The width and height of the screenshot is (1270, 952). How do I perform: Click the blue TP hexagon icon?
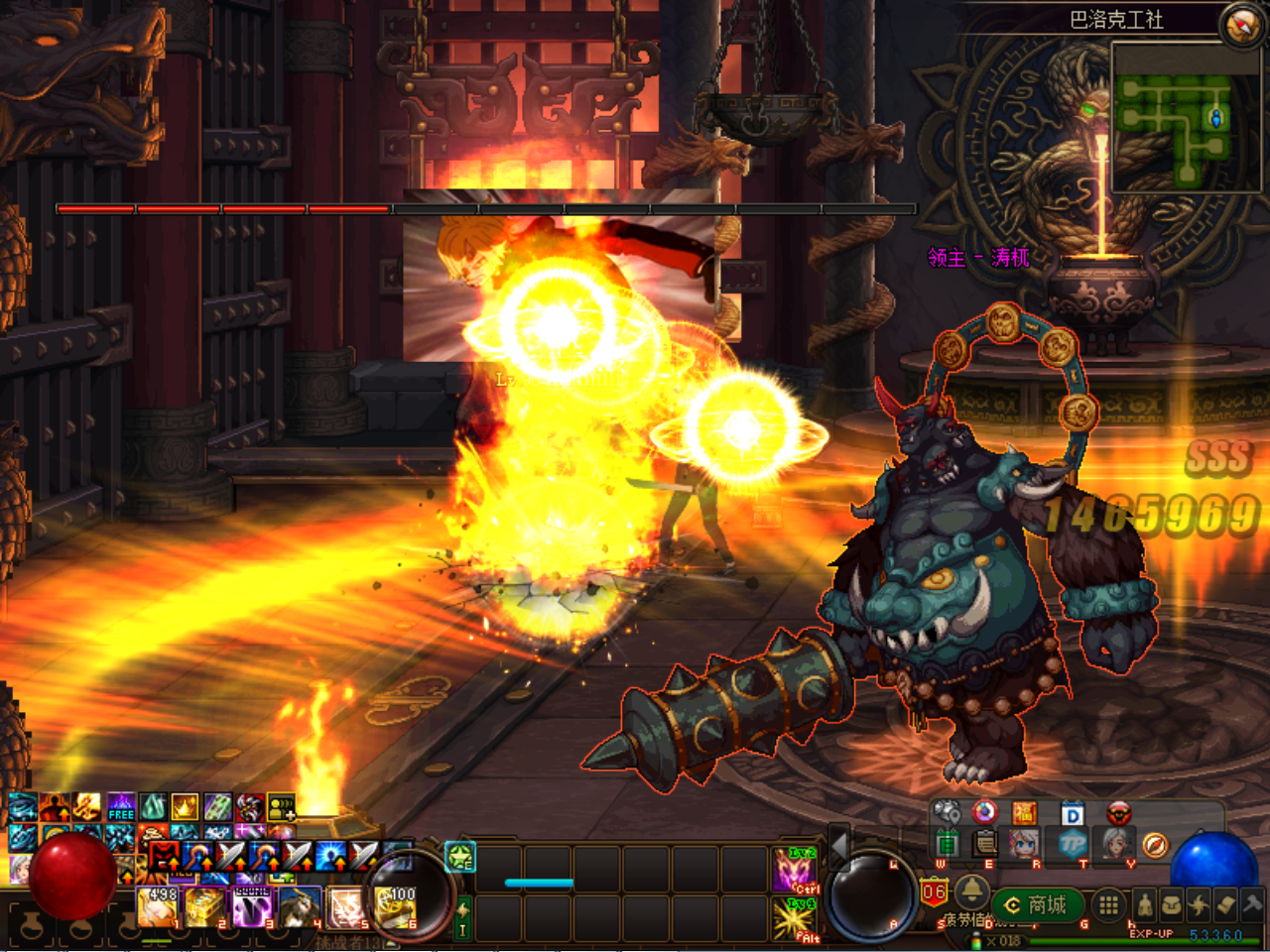pos(1073,845)
